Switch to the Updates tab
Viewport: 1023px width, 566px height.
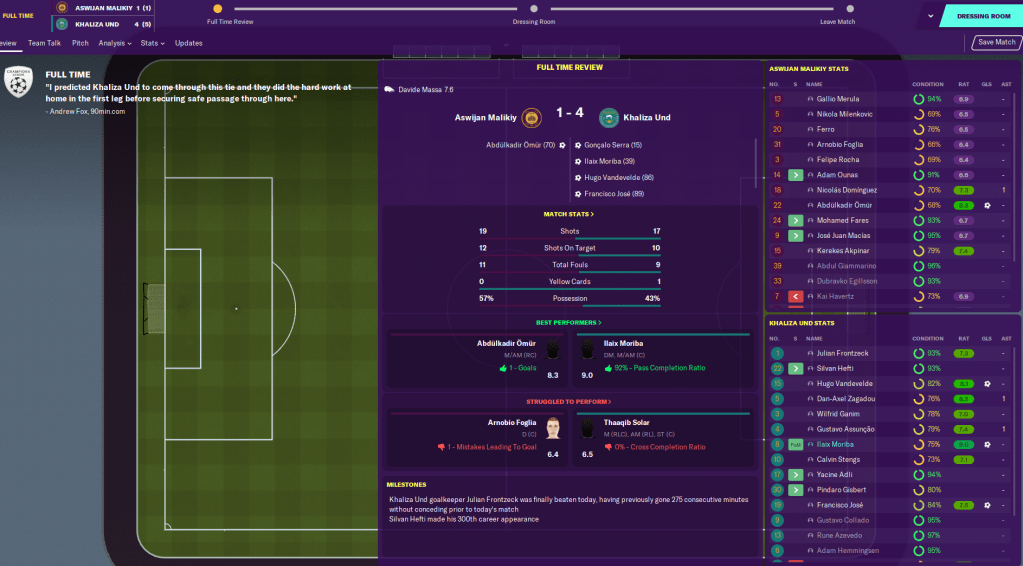tap(188, 43)
